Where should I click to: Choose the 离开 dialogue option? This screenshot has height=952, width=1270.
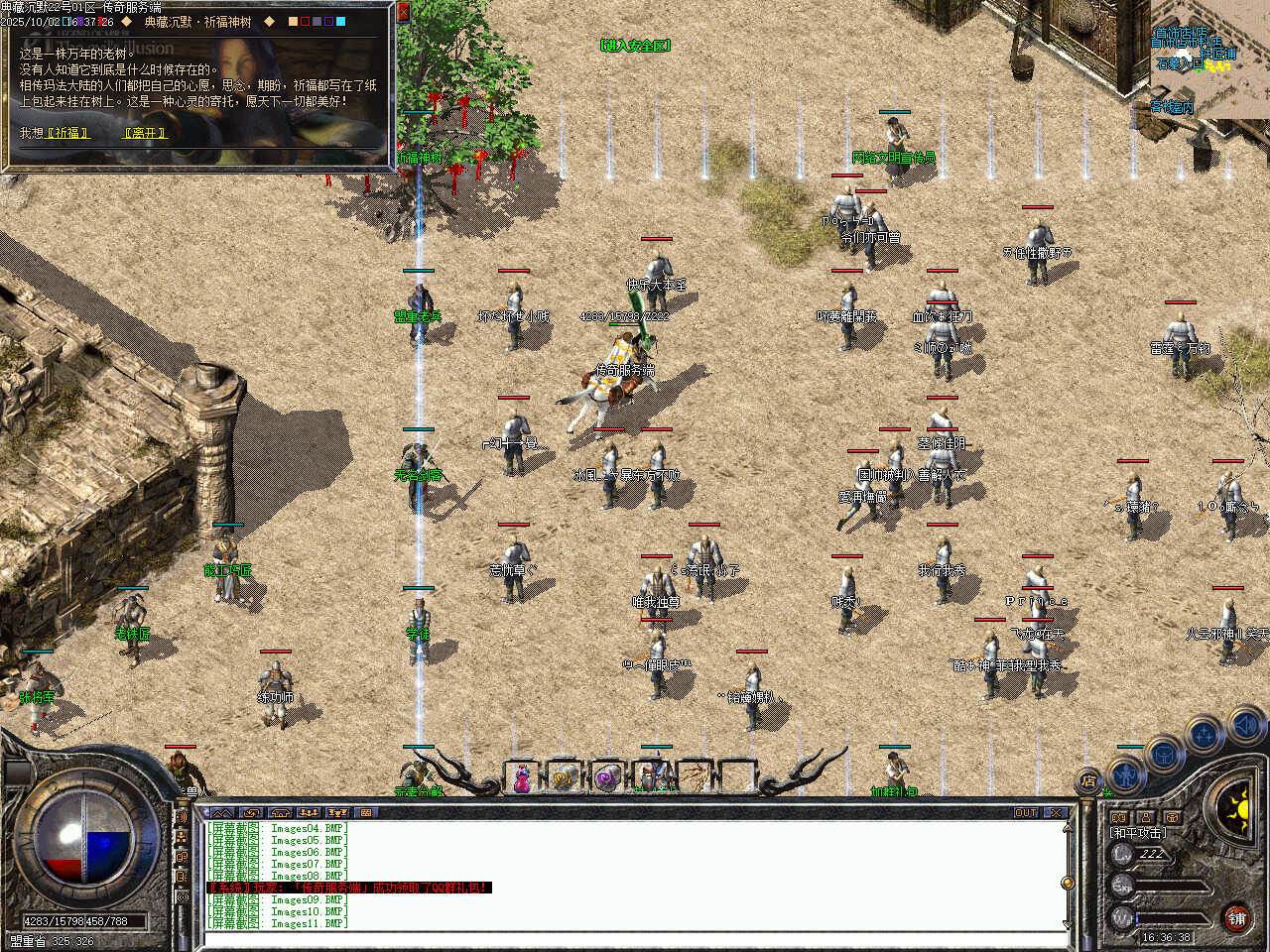coord(145,133)
